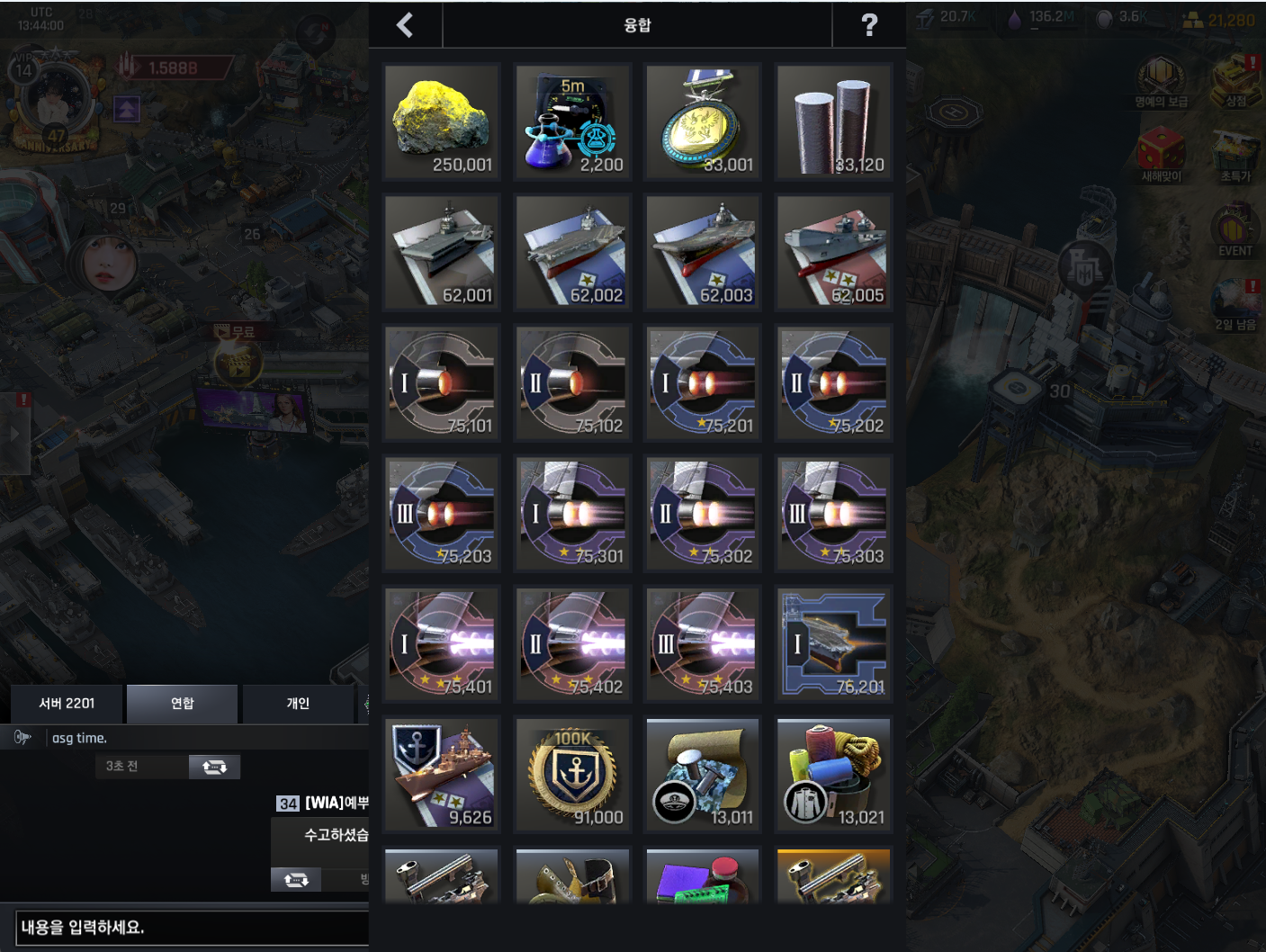Image resolution: width=1266 pixels, height=952 pixels.
Task: Choose the red carrier blueprint 62,005
Action: pos(833,252)
